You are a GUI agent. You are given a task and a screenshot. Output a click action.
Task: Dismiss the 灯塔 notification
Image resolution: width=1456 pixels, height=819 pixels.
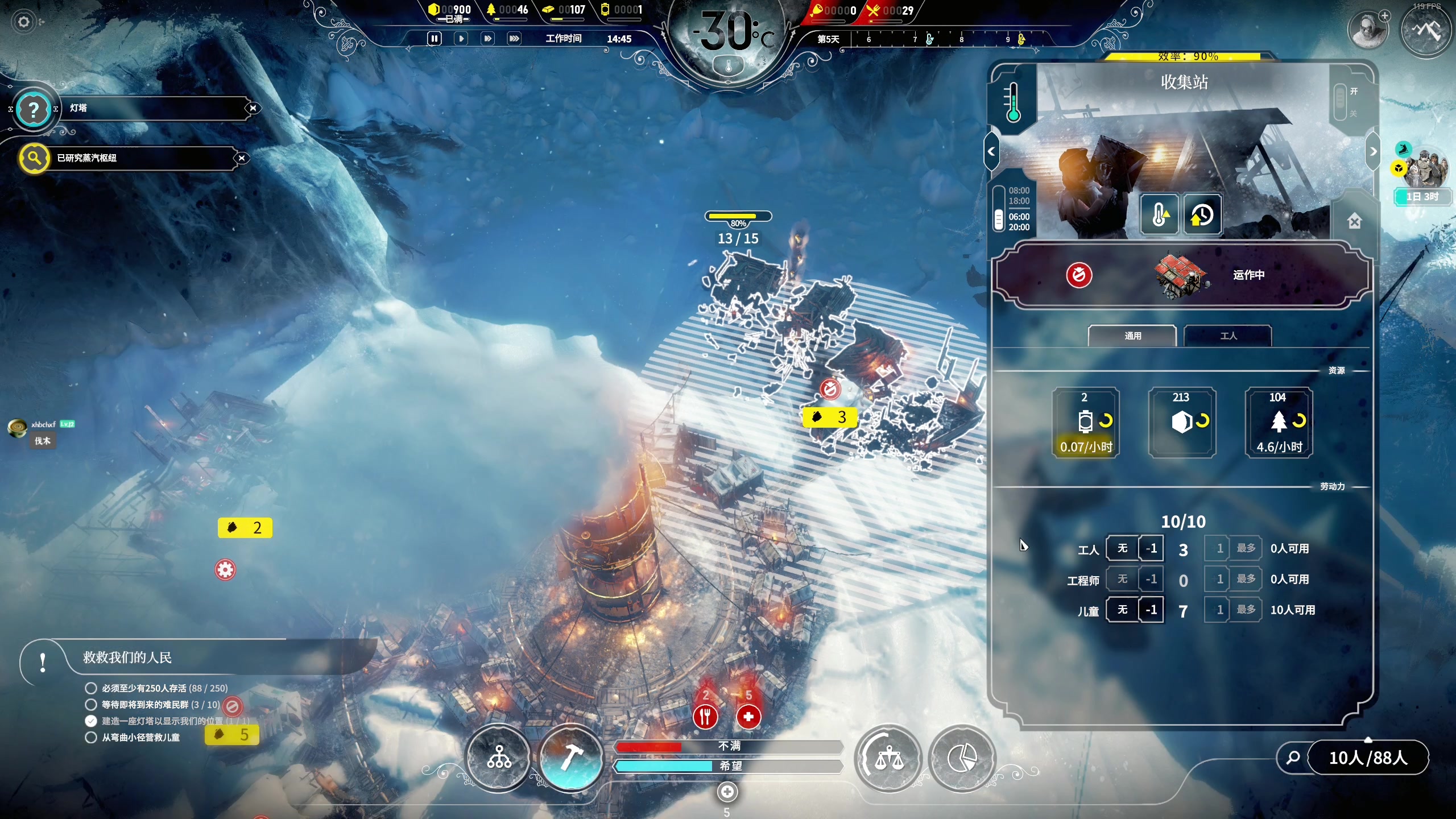pos(253,108)
